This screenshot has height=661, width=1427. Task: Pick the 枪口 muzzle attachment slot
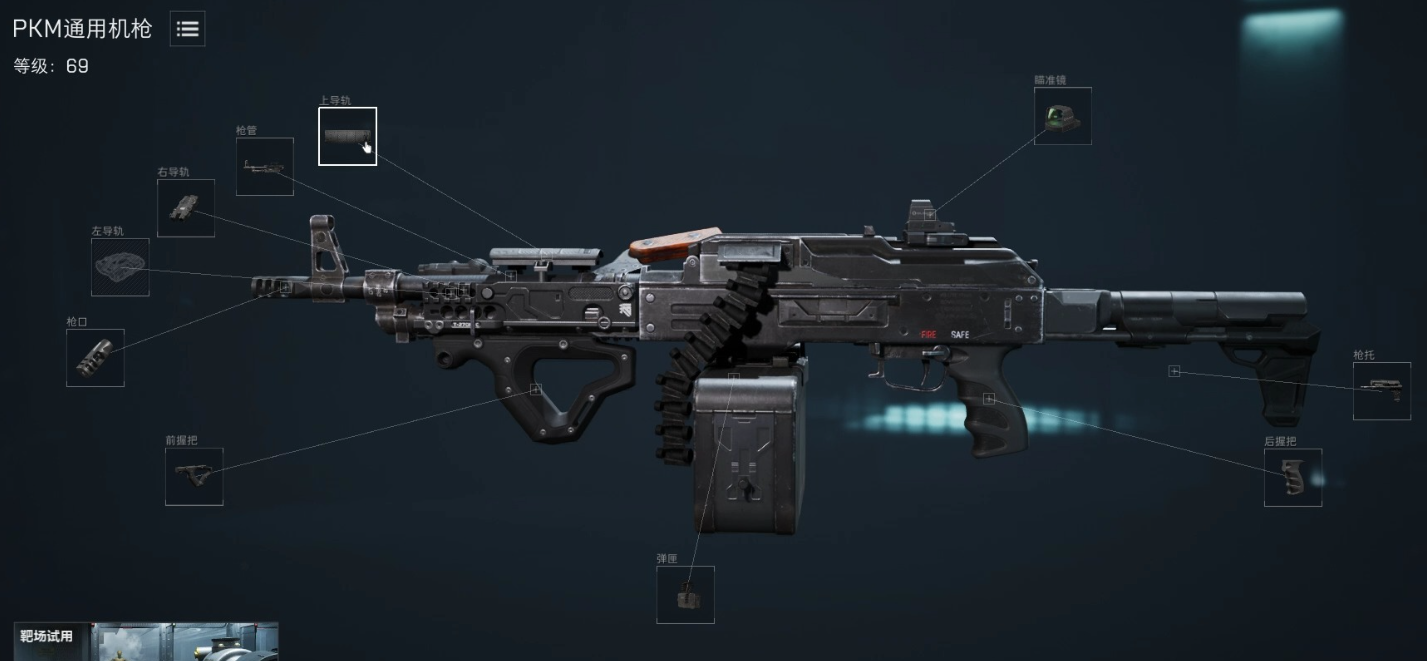[x=95, y=358]
